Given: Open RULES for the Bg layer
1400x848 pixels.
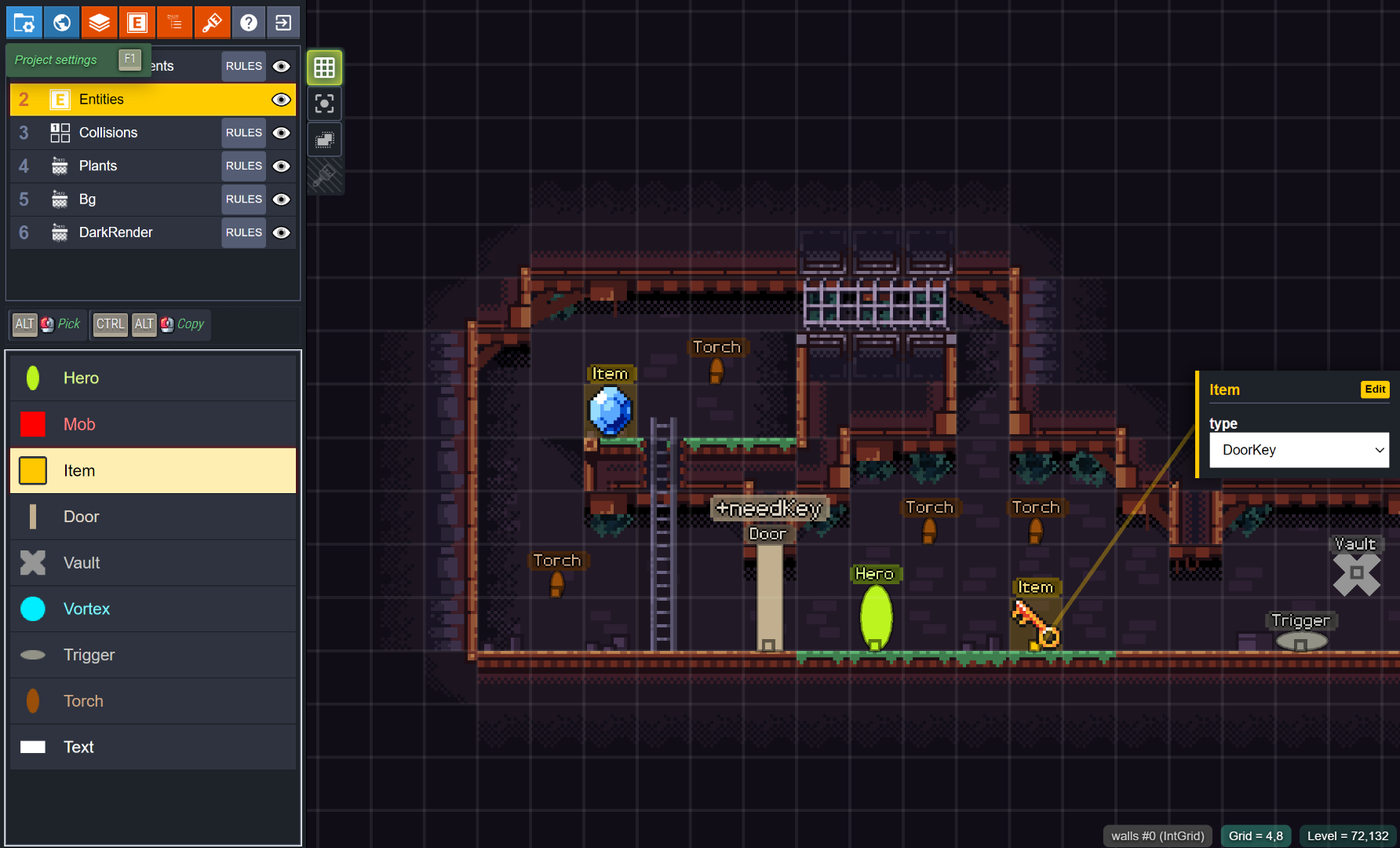Looking at the screenshot, I should coord(243,199).
